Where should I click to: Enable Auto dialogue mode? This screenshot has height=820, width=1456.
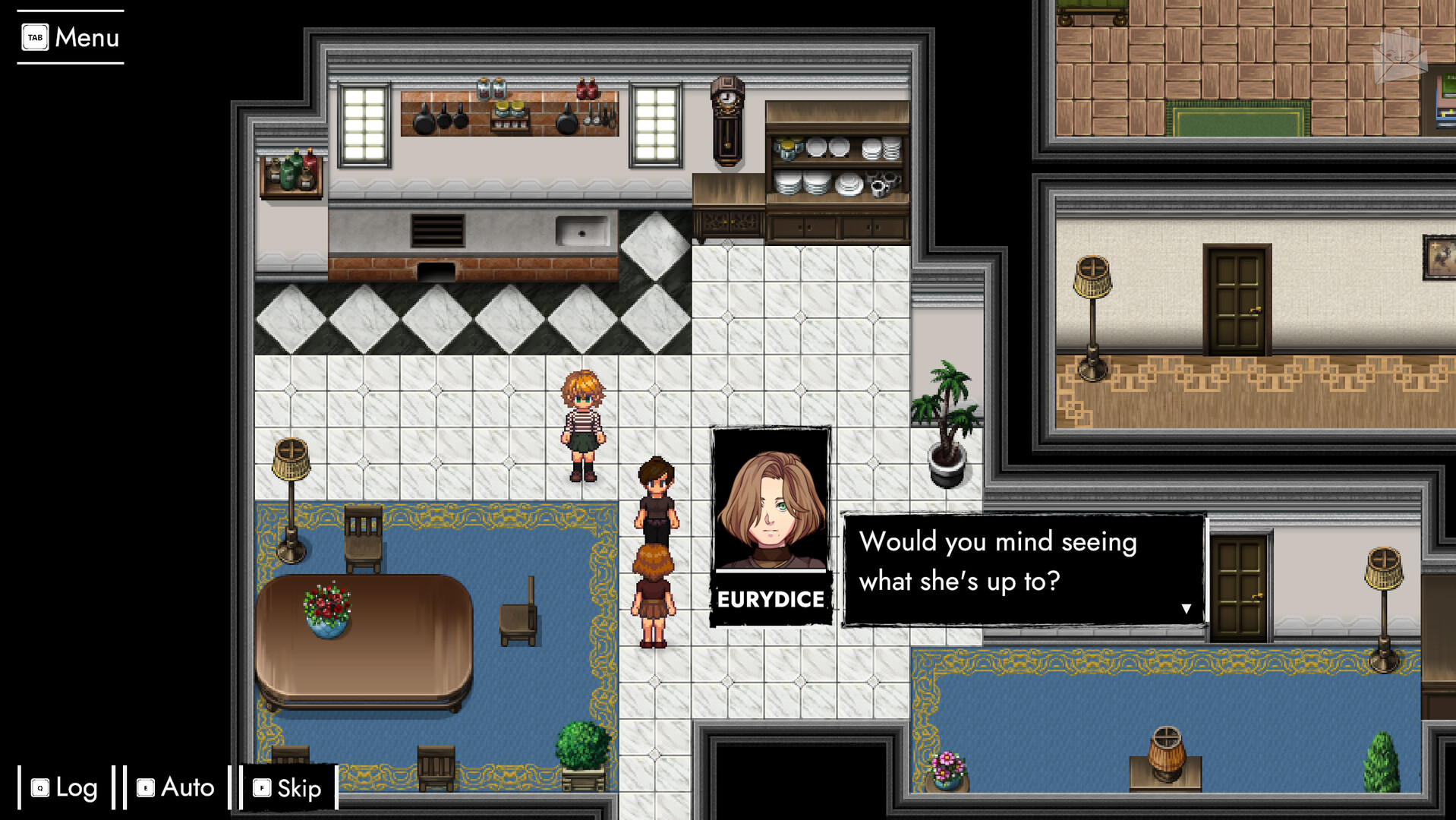[174, 788]
